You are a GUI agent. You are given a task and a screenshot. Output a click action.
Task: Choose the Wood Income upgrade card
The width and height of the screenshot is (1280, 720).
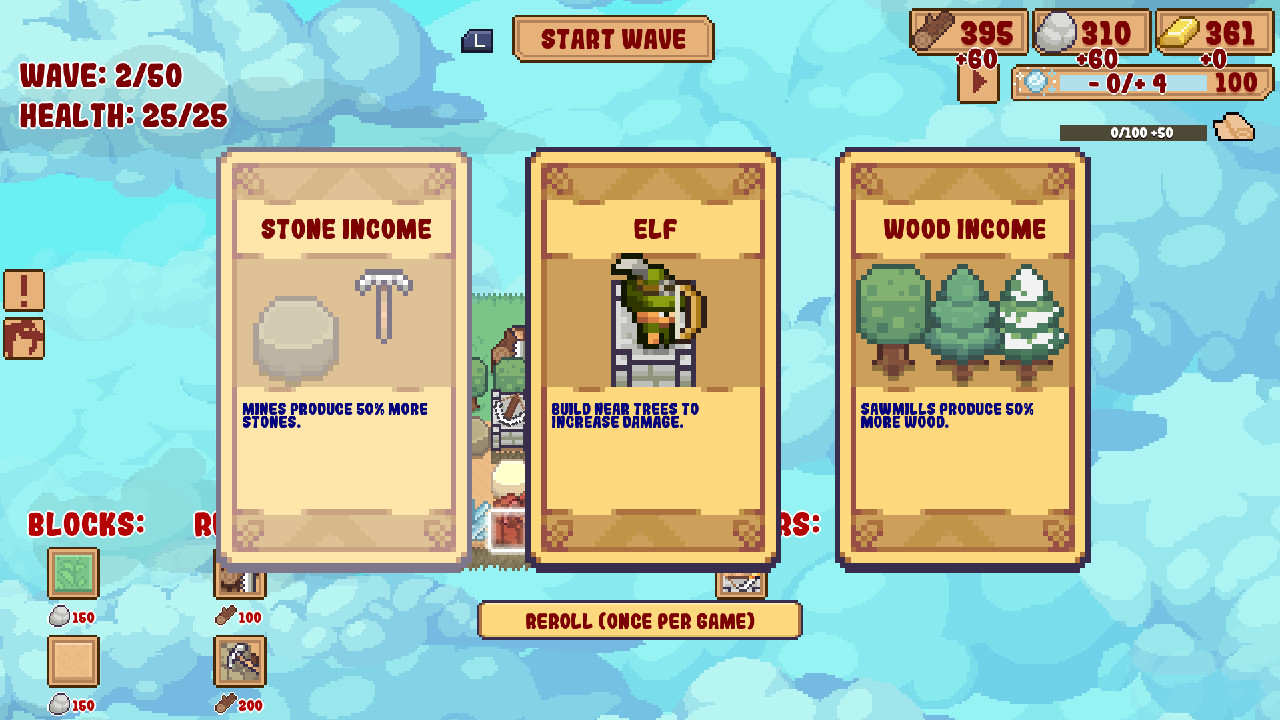point(962,360)
